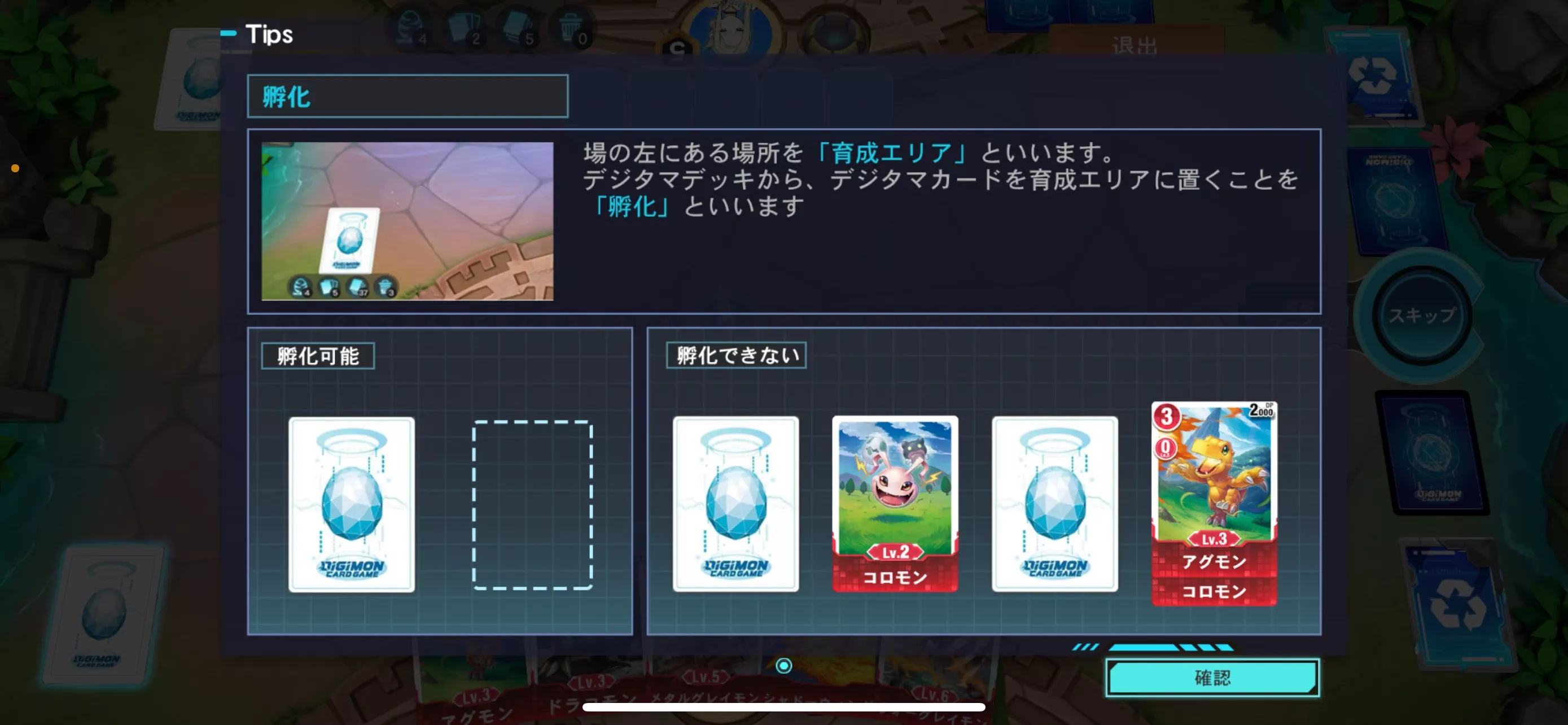This screenshot has height=725, width=1568.
Task: Click the hand count icon showing 2
Action: coord(466,27)
